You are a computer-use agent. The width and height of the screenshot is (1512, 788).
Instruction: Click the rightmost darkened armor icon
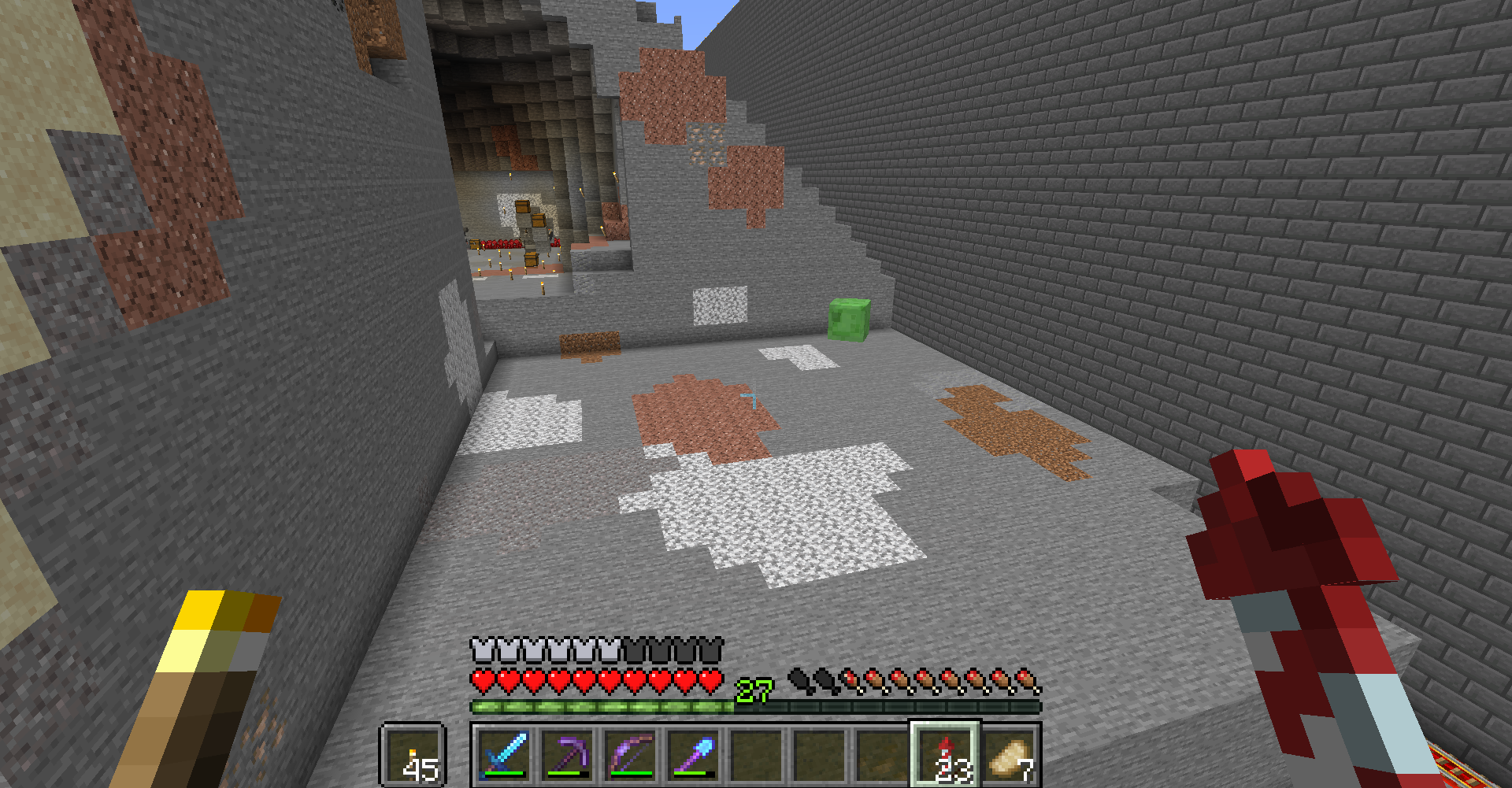pos(711,652)
